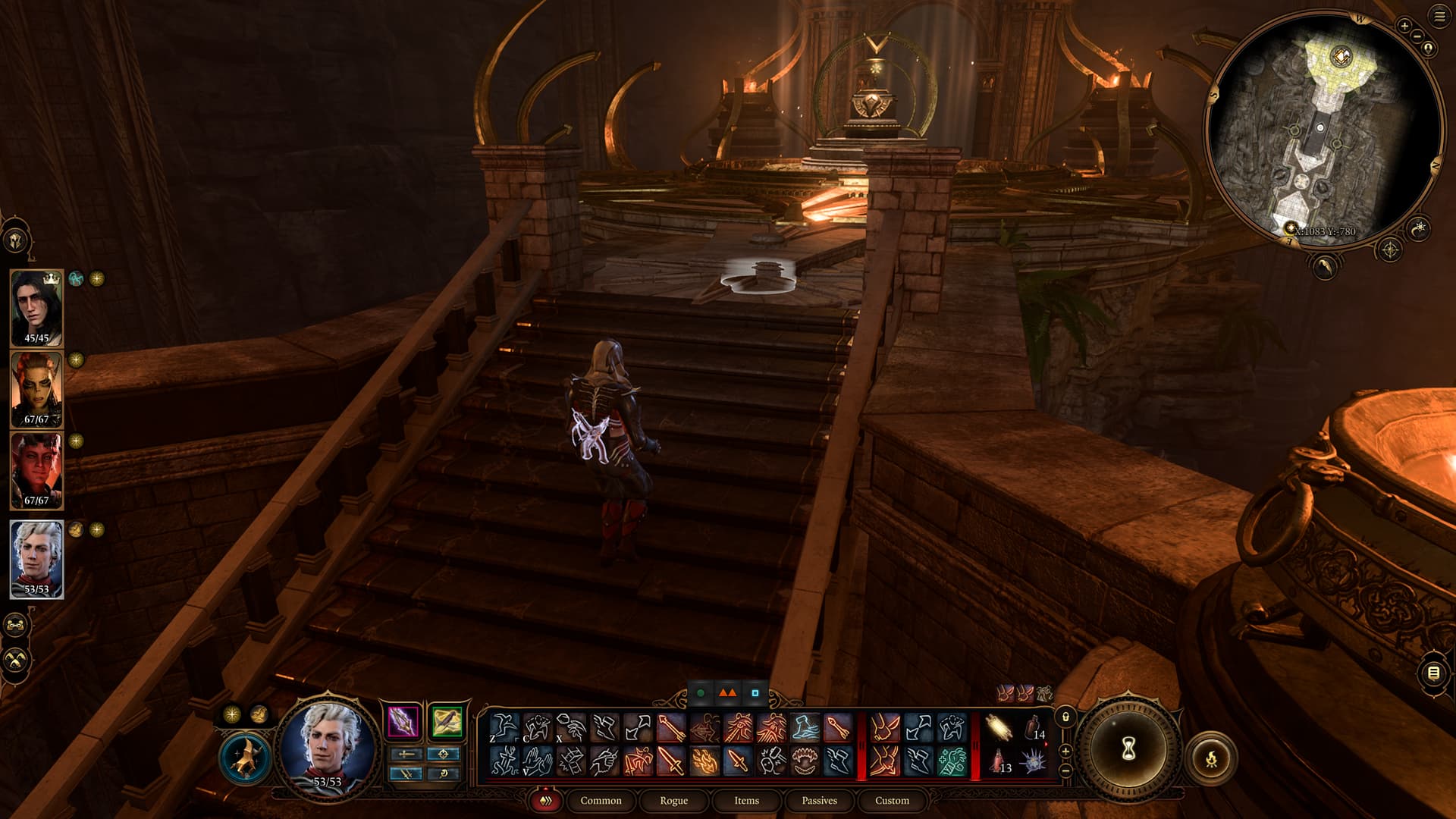Use the potion stack showing 13
The height and width of the screenshot is (819, 1456).
[999, 761]
